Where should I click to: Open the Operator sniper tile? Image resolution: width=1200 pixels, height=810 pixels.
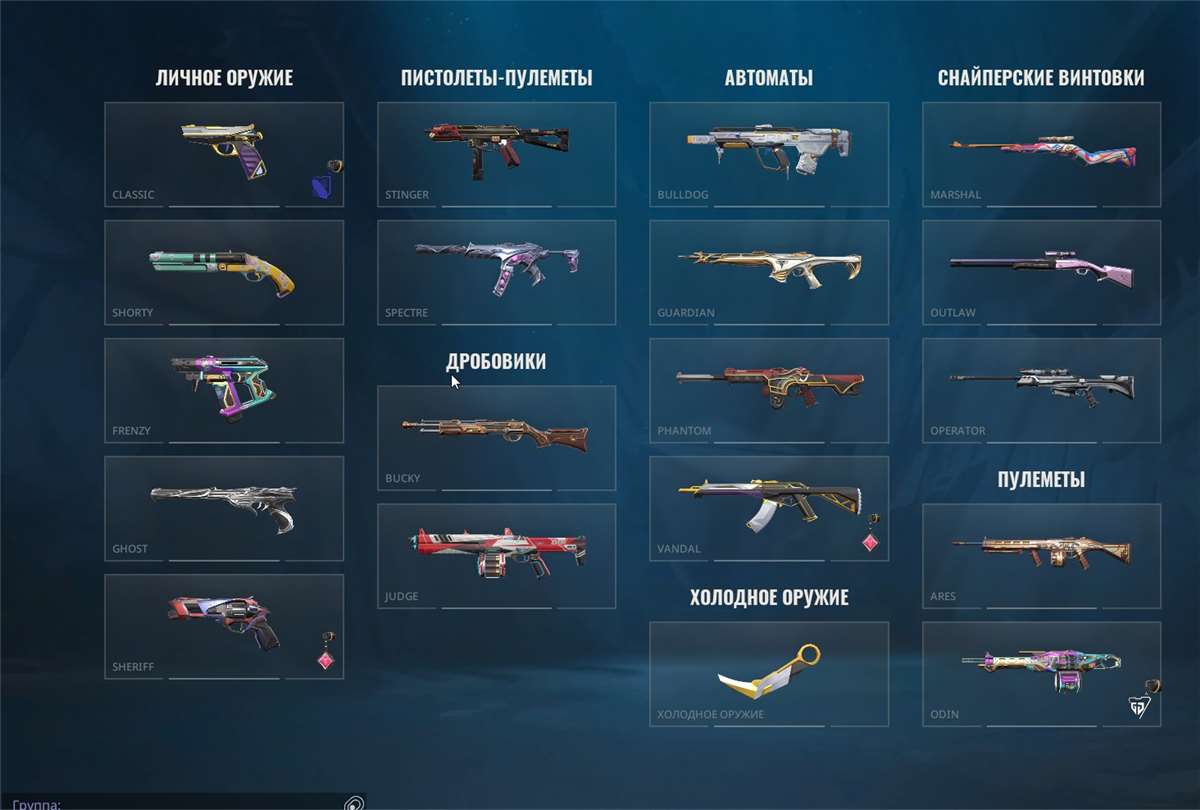1041,390
